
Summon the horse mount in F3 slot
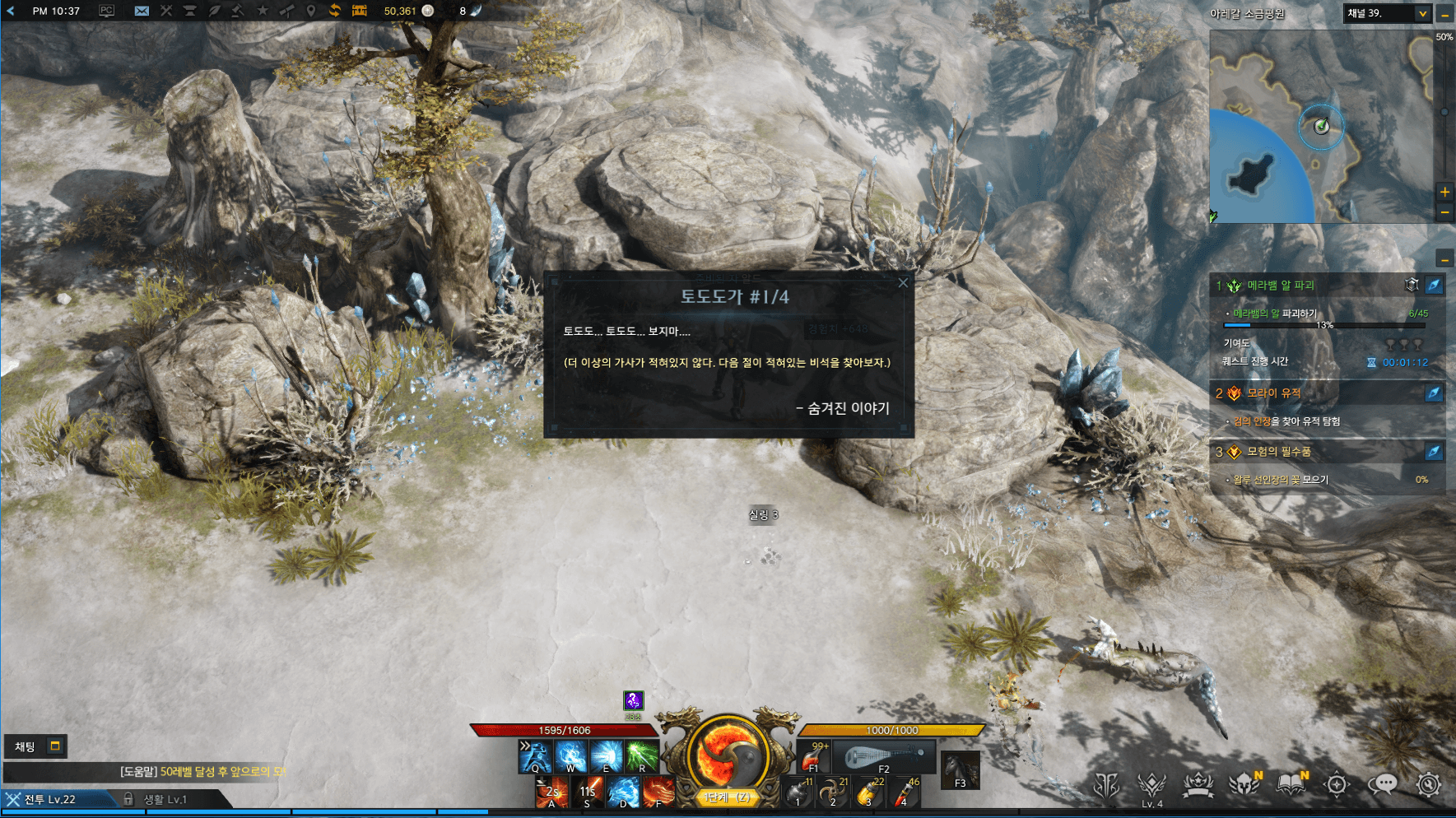960,770
